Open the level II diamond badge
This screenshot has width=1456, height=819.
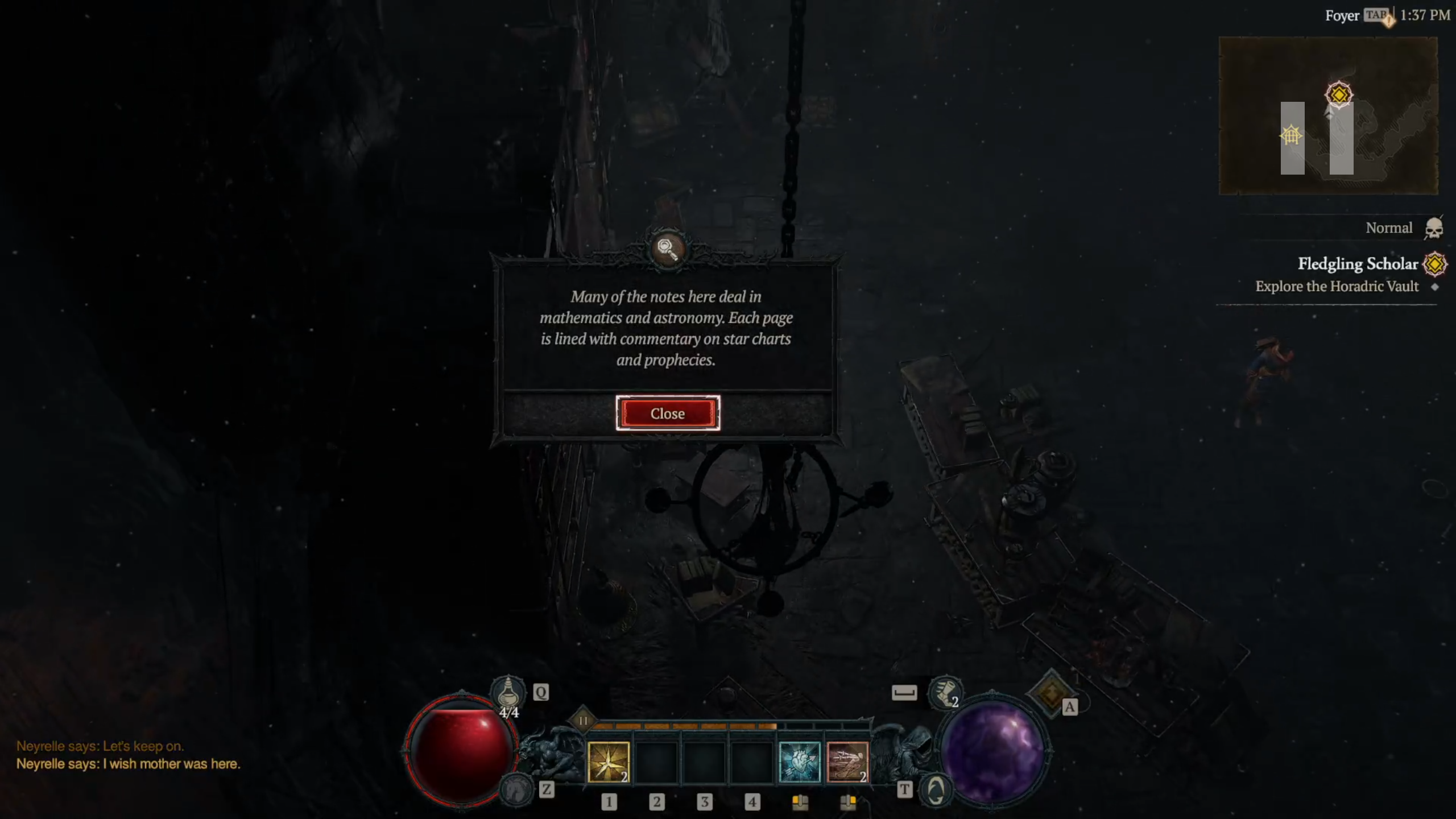(583, 721)
